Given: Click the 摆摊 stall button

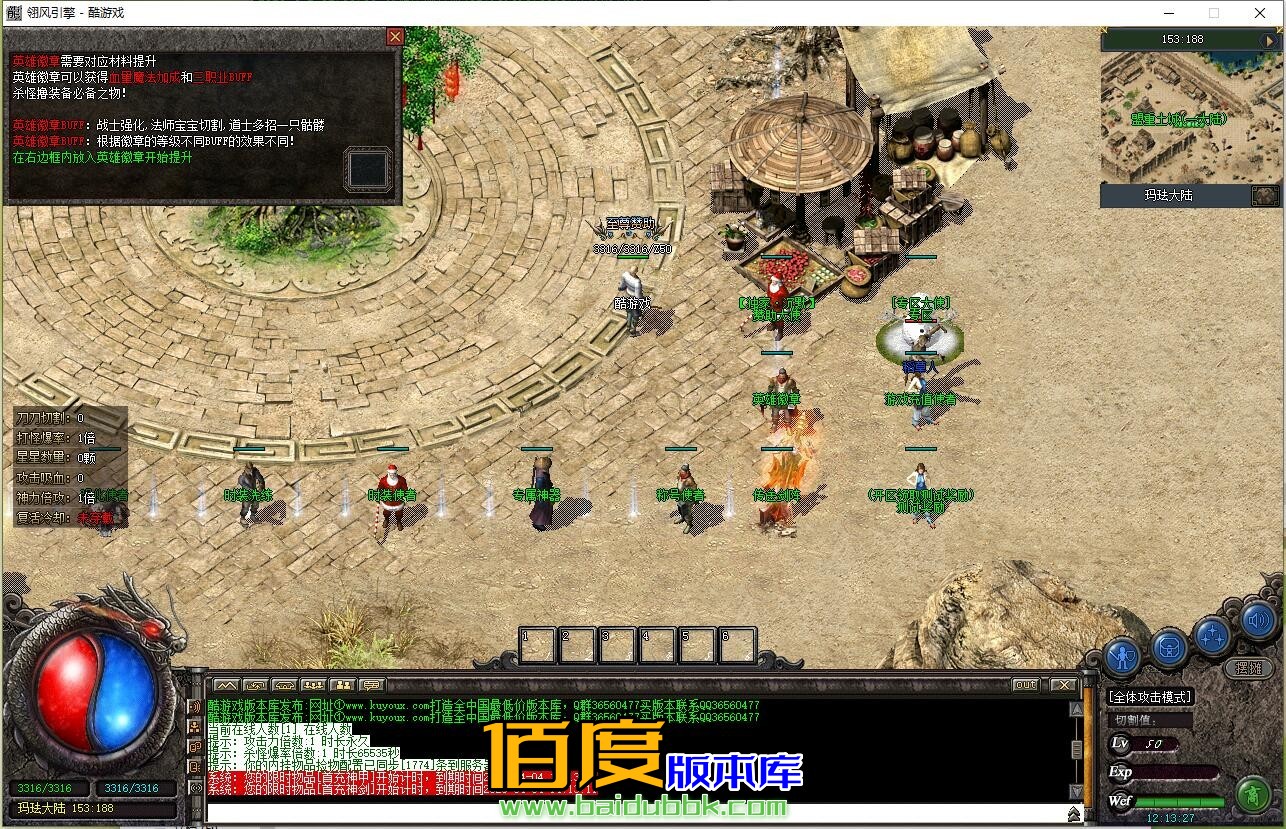Looking at the screenshot, I should point(1248,667).
